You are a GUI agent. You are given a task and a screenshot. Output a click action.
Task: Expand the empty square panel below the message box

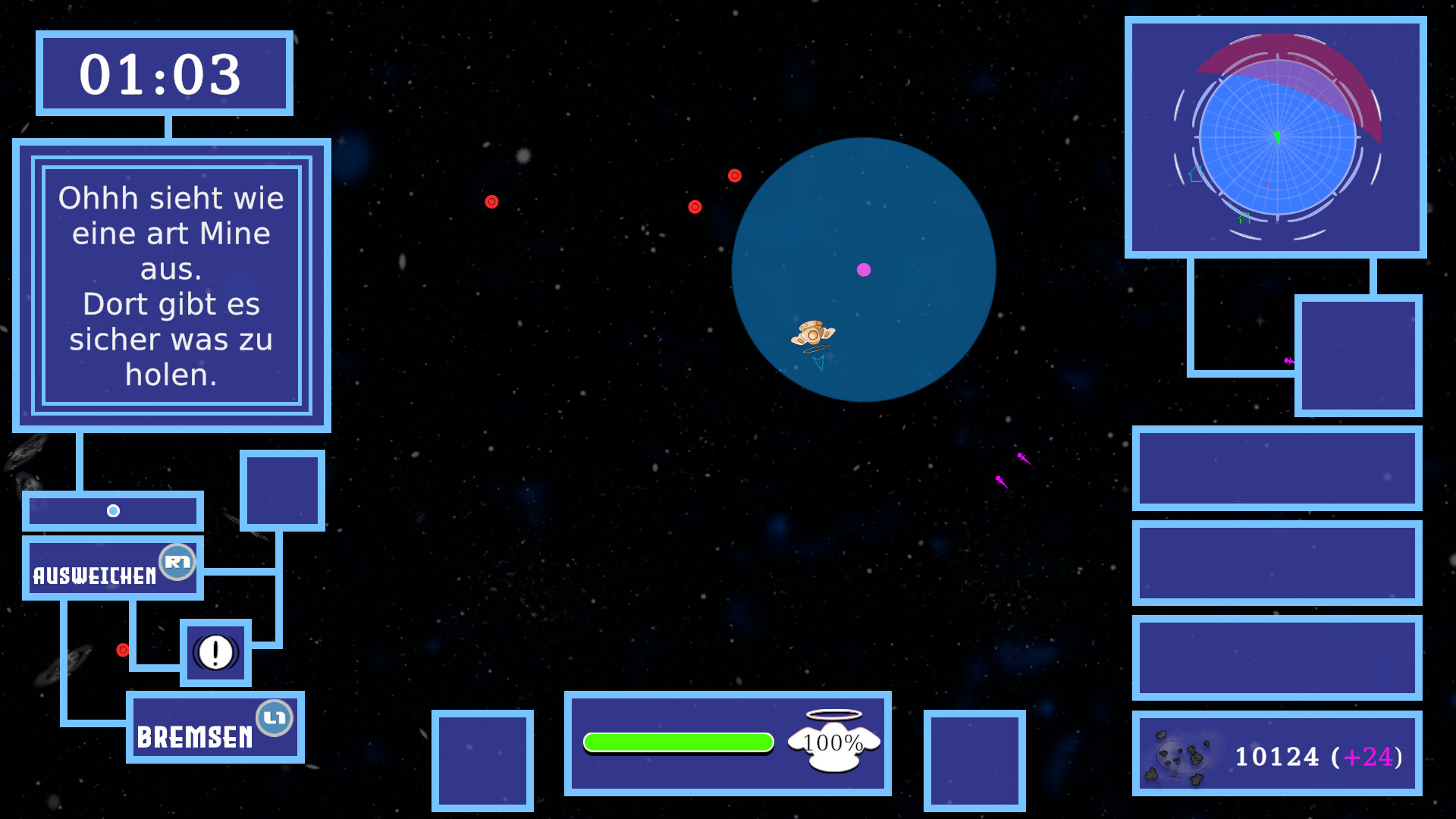pyautogui.click(x=281, y=489)
